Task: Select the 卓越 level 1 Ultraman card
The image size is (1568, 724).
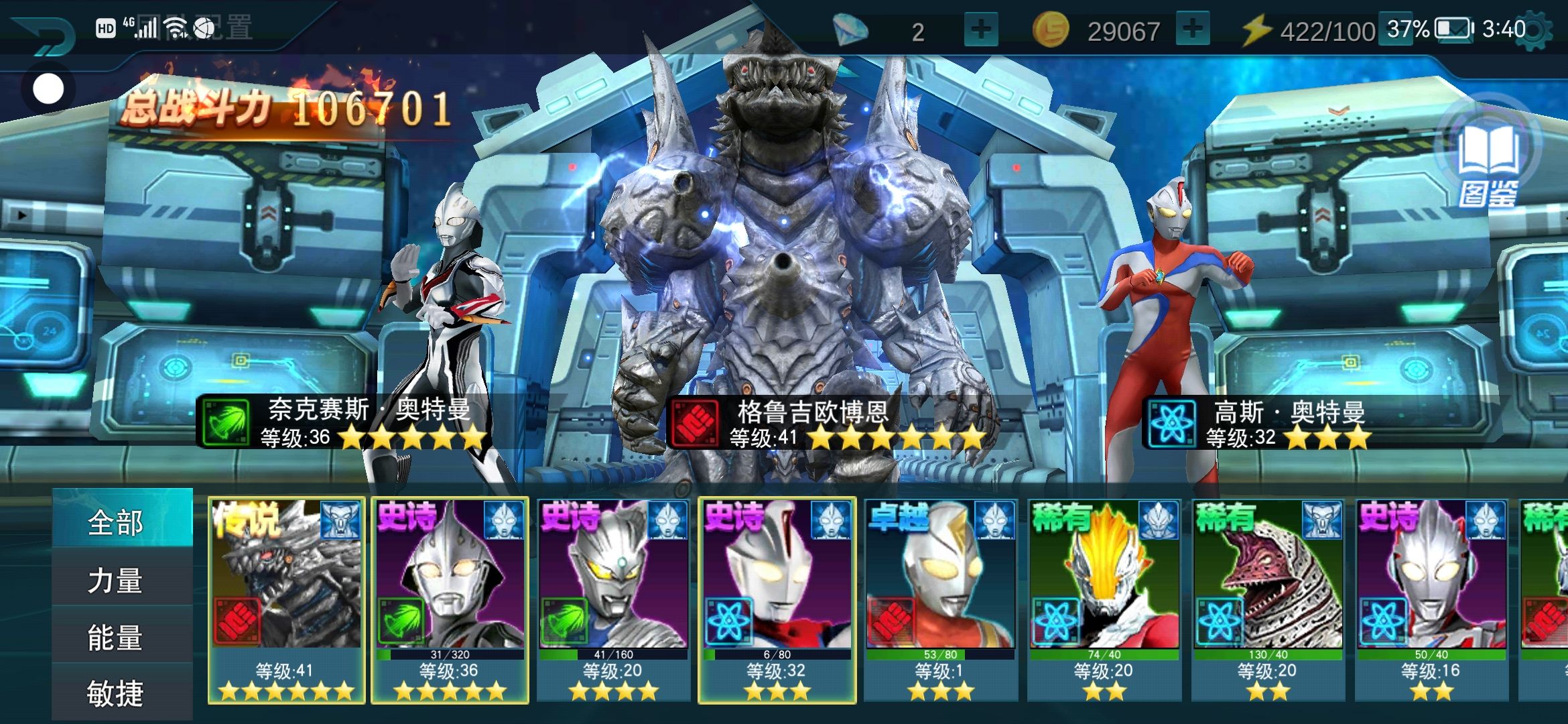Action: (940, 600)
